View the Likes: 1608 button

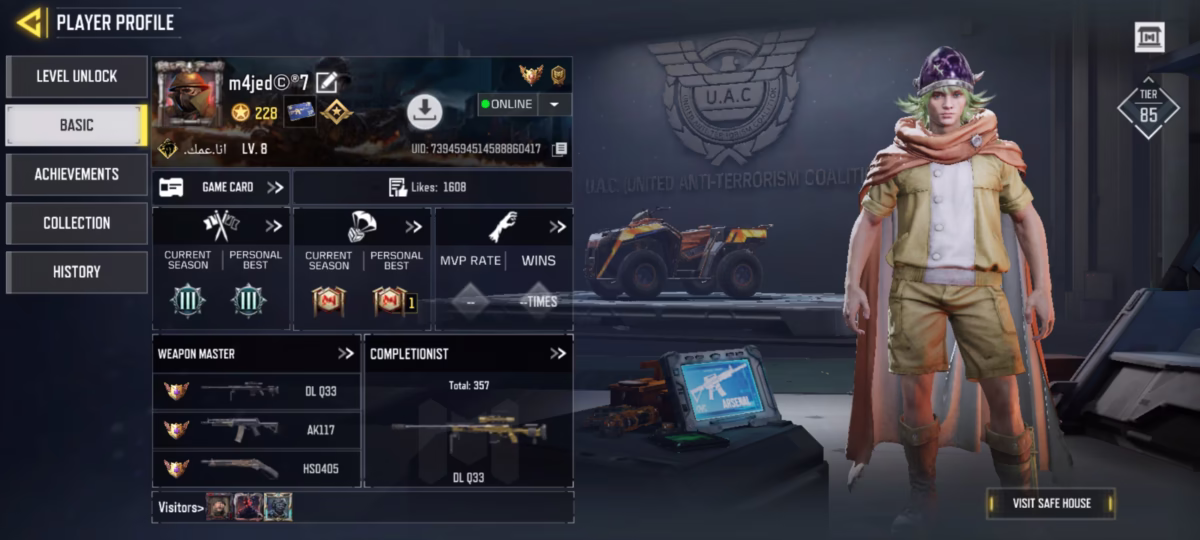point(431,187)
